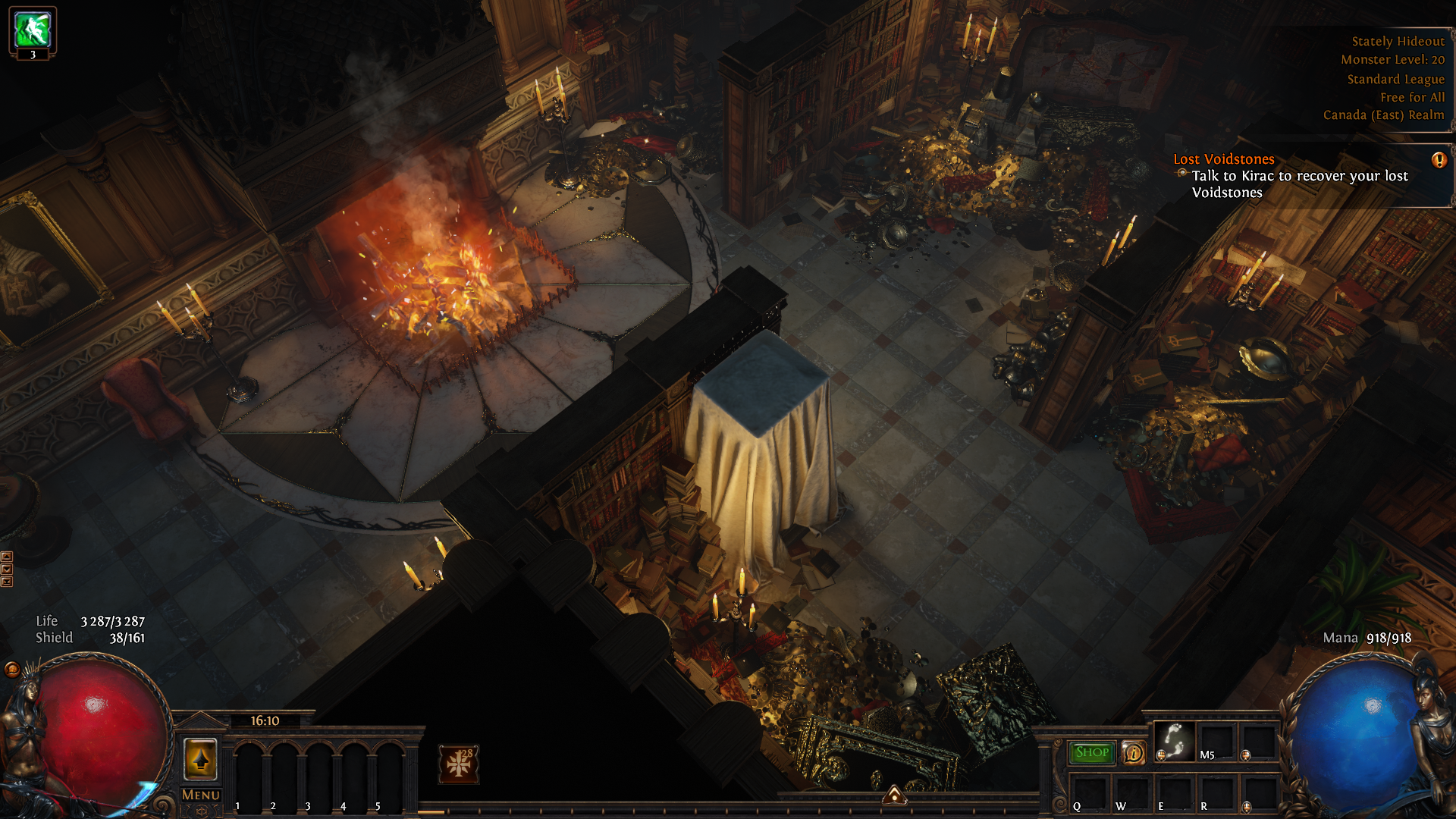The image size is (1456, 819).
Task: Select the skill slot labeled M5
Action: [x=1216, y=741]
